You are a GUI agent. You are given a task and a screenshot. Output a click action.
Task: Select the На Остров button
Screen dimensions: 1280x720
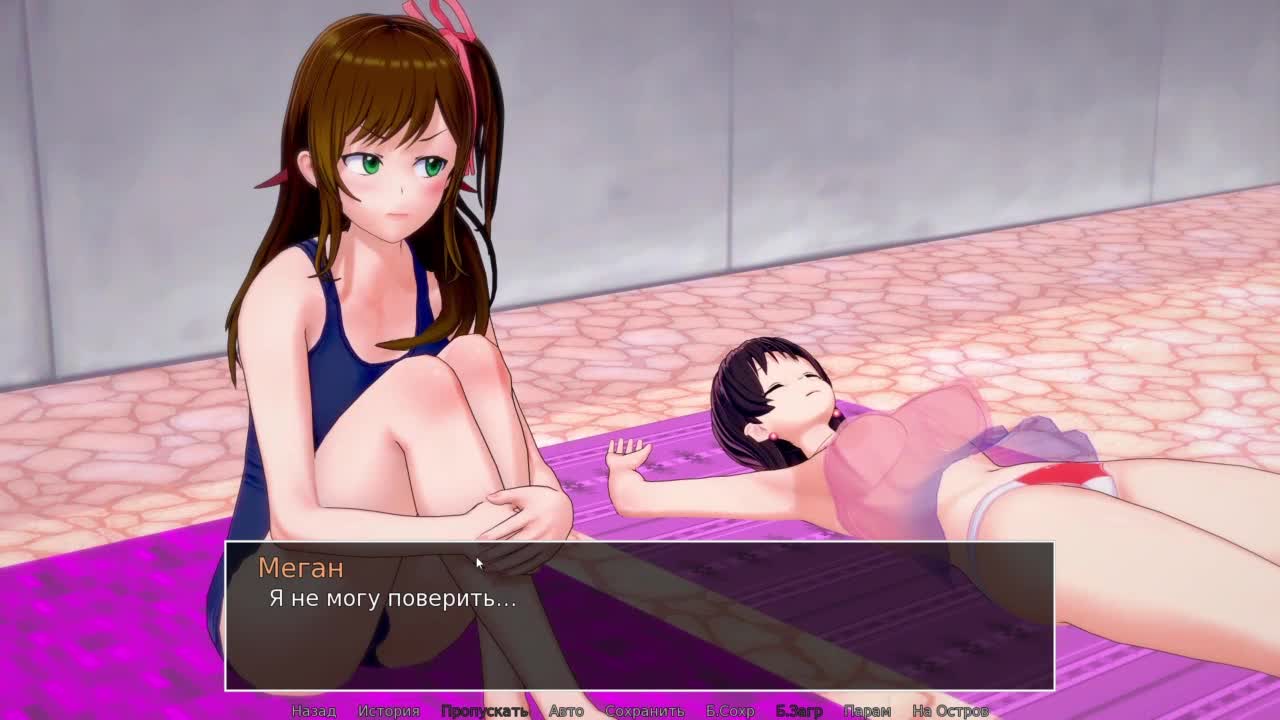(x=950, y=711)
